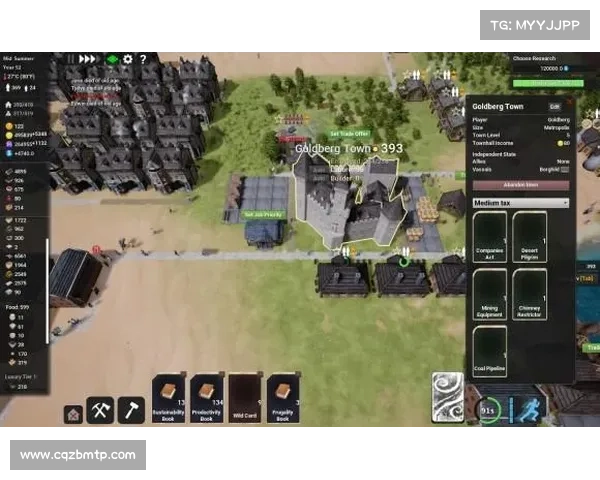Viewport: 600px width, 480px height.
Task: Click the Set Trade Offer label
Action: pyautogui.click(x=349, y=133)
